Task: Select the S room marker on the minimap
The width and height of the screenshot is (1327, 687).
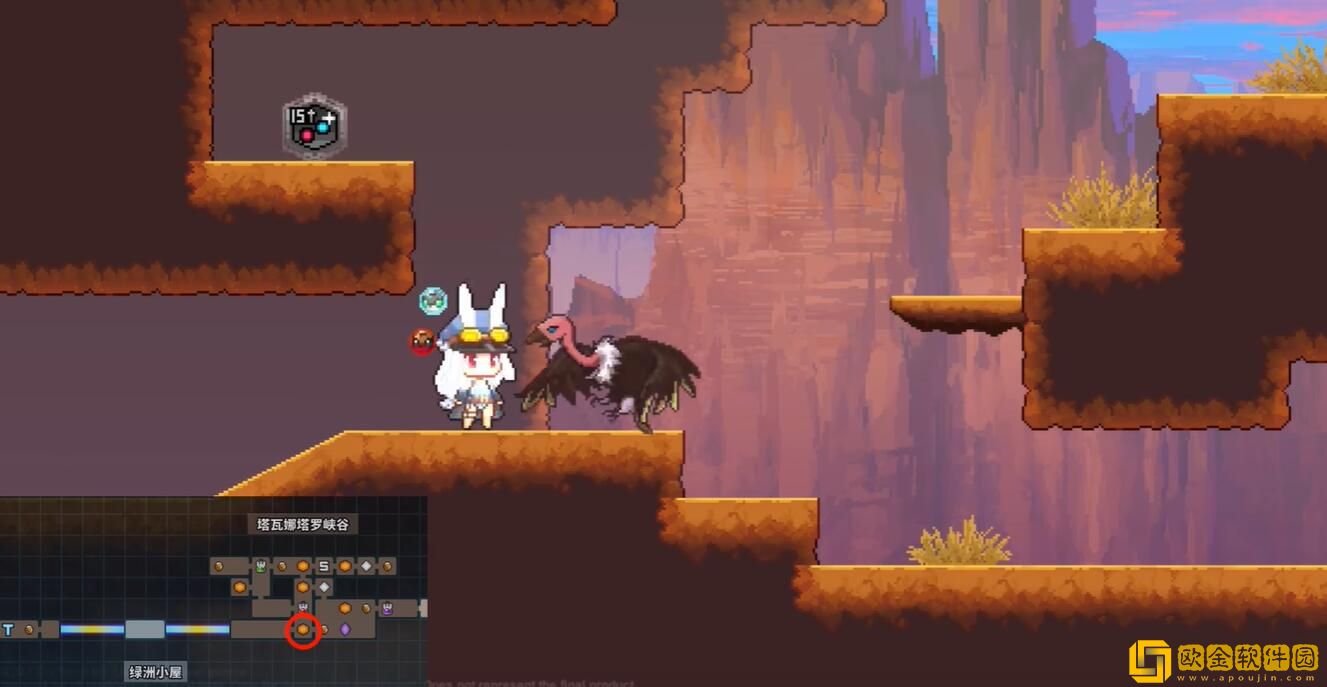Action: pos(324,566)
